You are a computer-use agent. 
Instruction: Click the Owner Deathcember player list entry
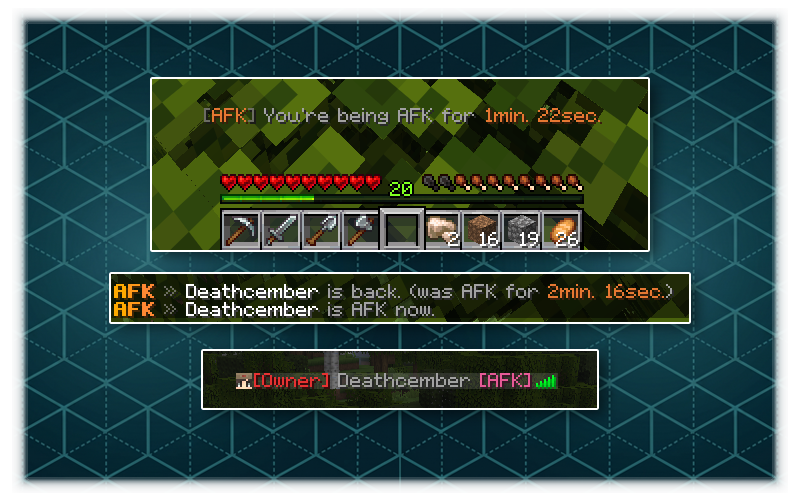click(396, 381)
